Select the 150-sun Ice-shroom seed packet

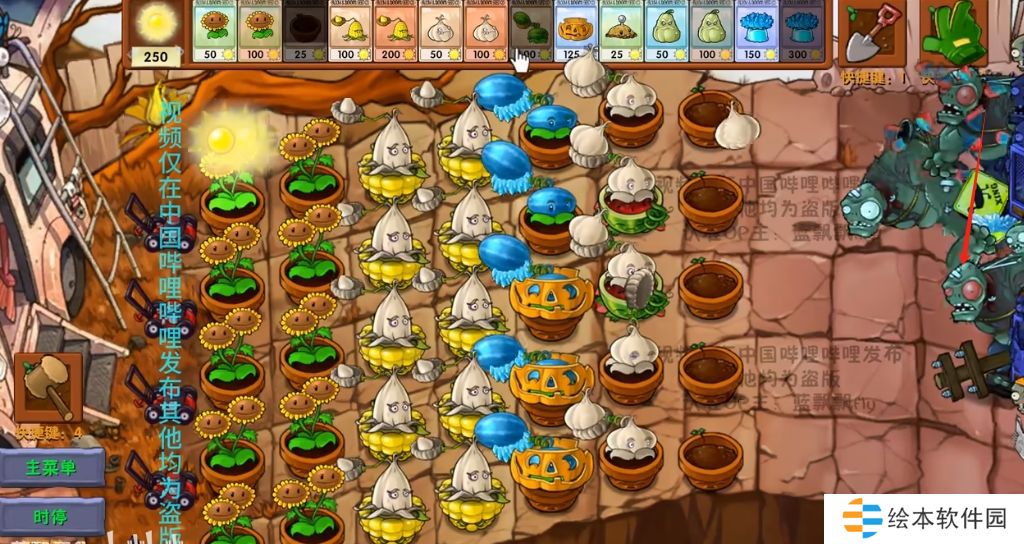pyautogui.click(x=756, y=32)
